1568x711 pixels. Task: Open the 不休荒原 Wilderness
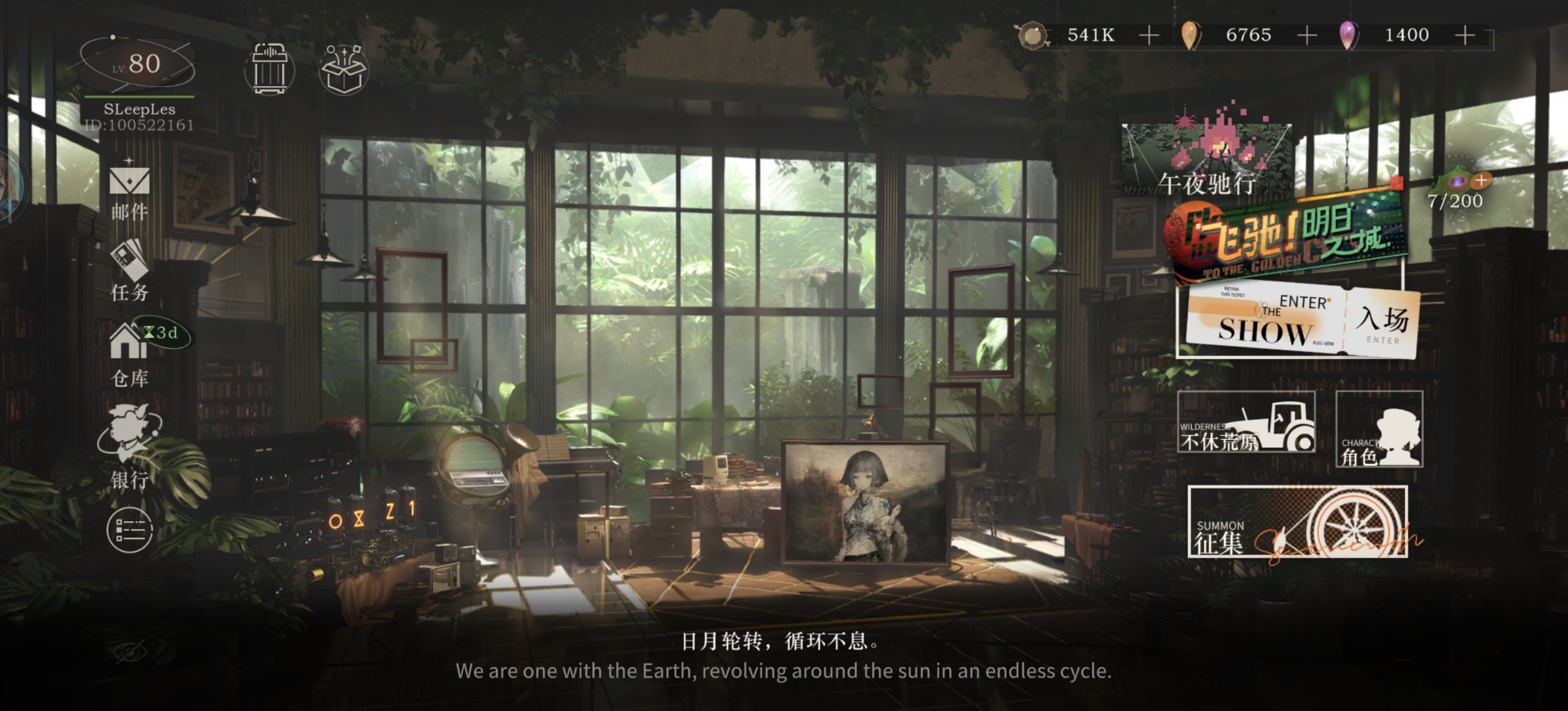(x=1246, y=422)
